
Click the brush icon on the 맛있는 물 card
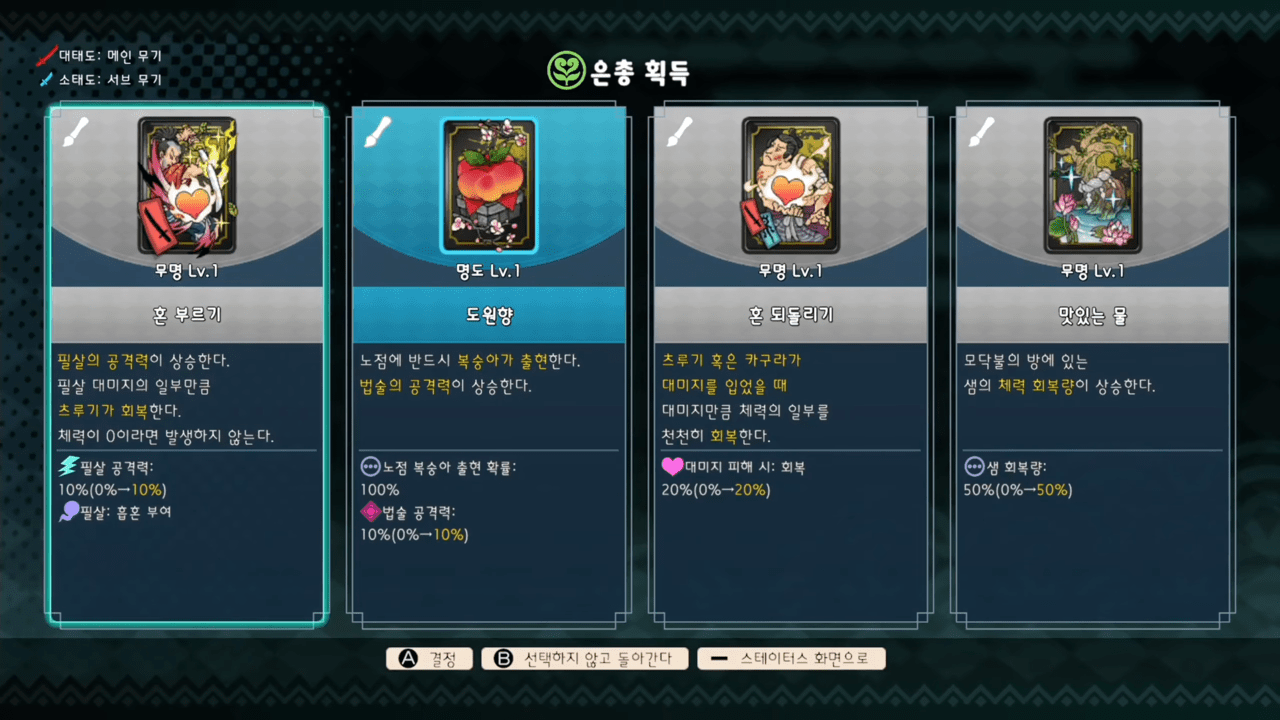(982, 131)
